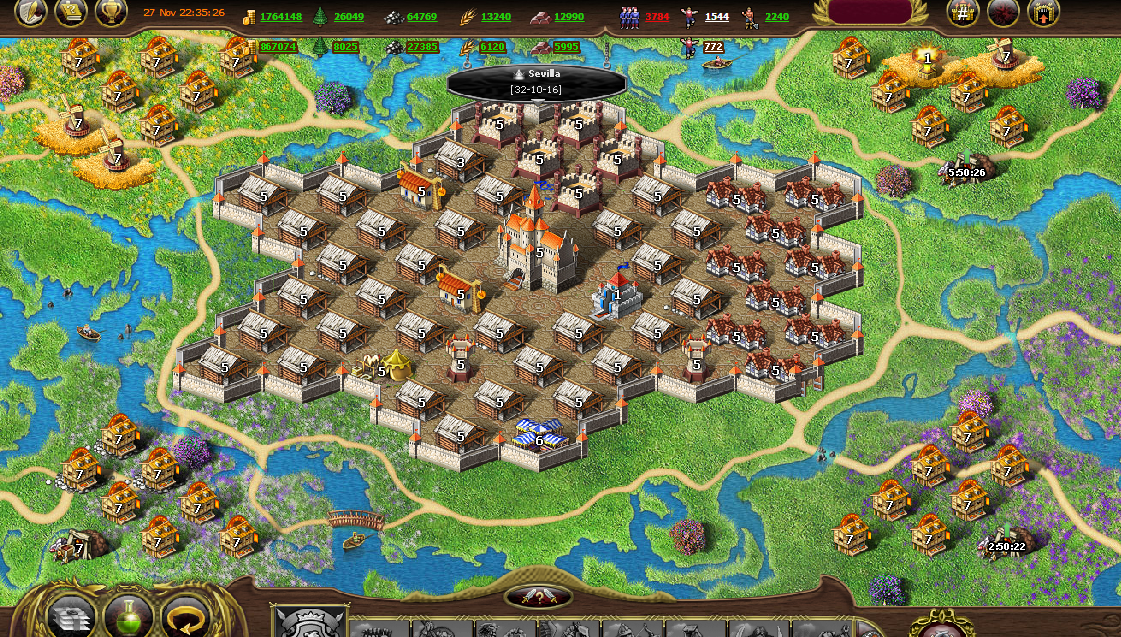The image size is (1121, 637).
Task: Open the population count 3784
Action: pyautogui.click(x=656, y=17)
